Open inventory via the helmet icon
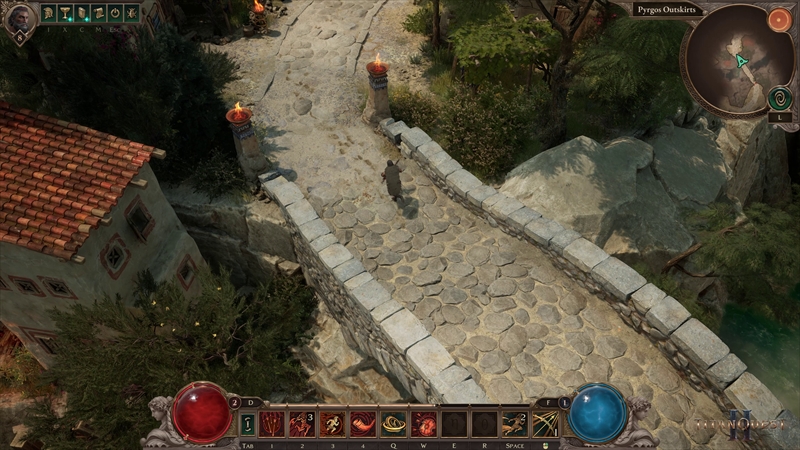The image size is (800, 450). click(48, 13)
